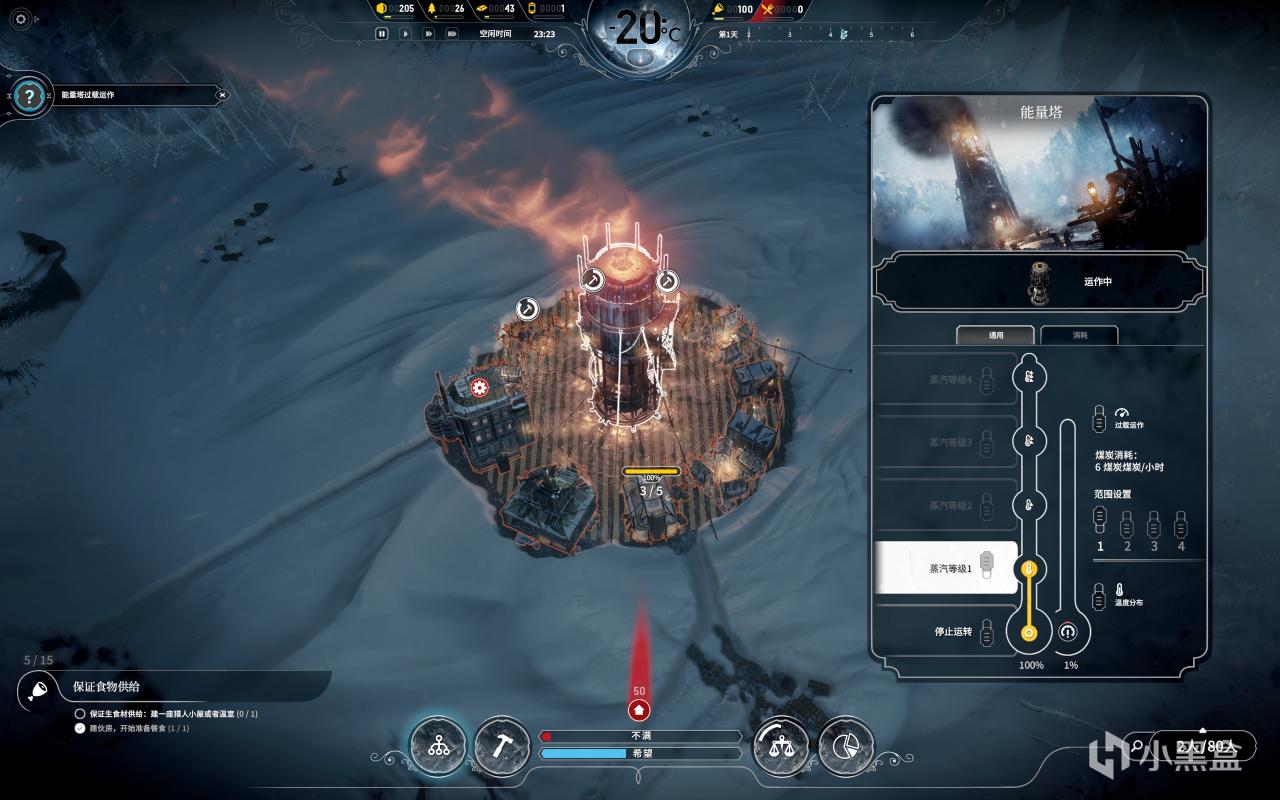1280x800 pixels.
Task: Open the question mark tutorial hint
Action: coord(30,97)
